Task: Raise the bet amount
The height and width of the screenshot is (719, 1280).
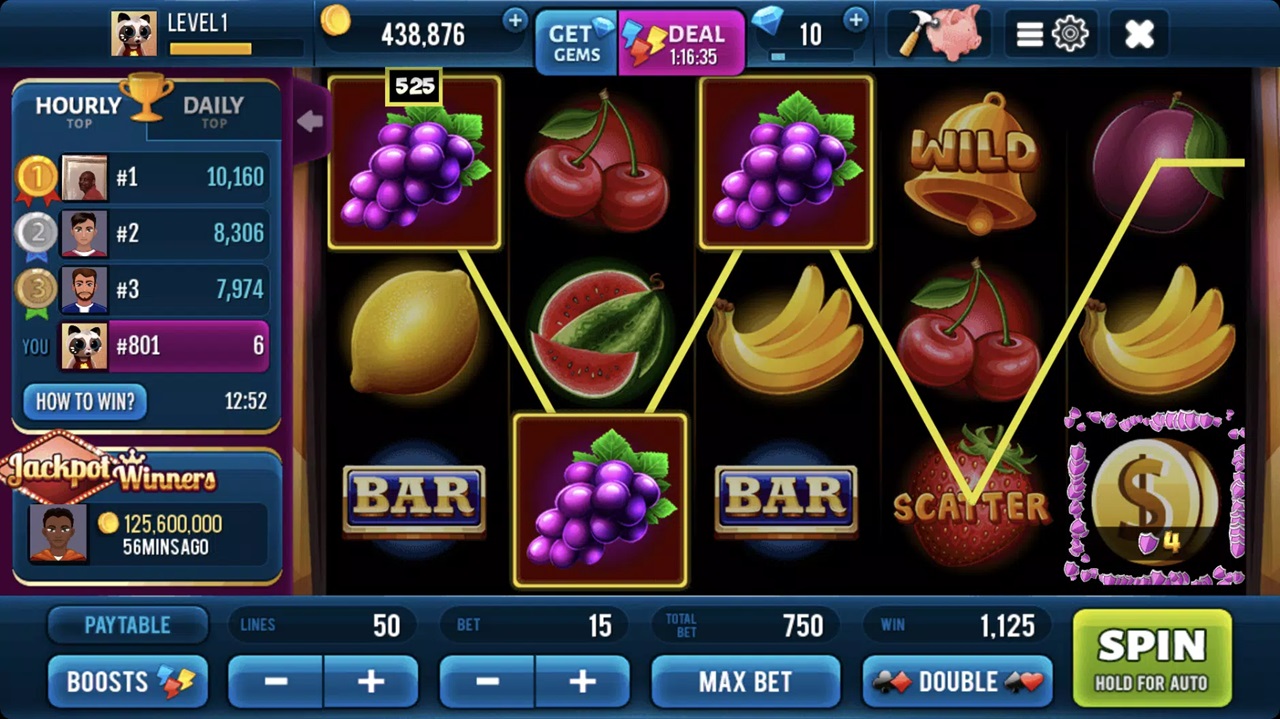Action: [x=582, y=682]
